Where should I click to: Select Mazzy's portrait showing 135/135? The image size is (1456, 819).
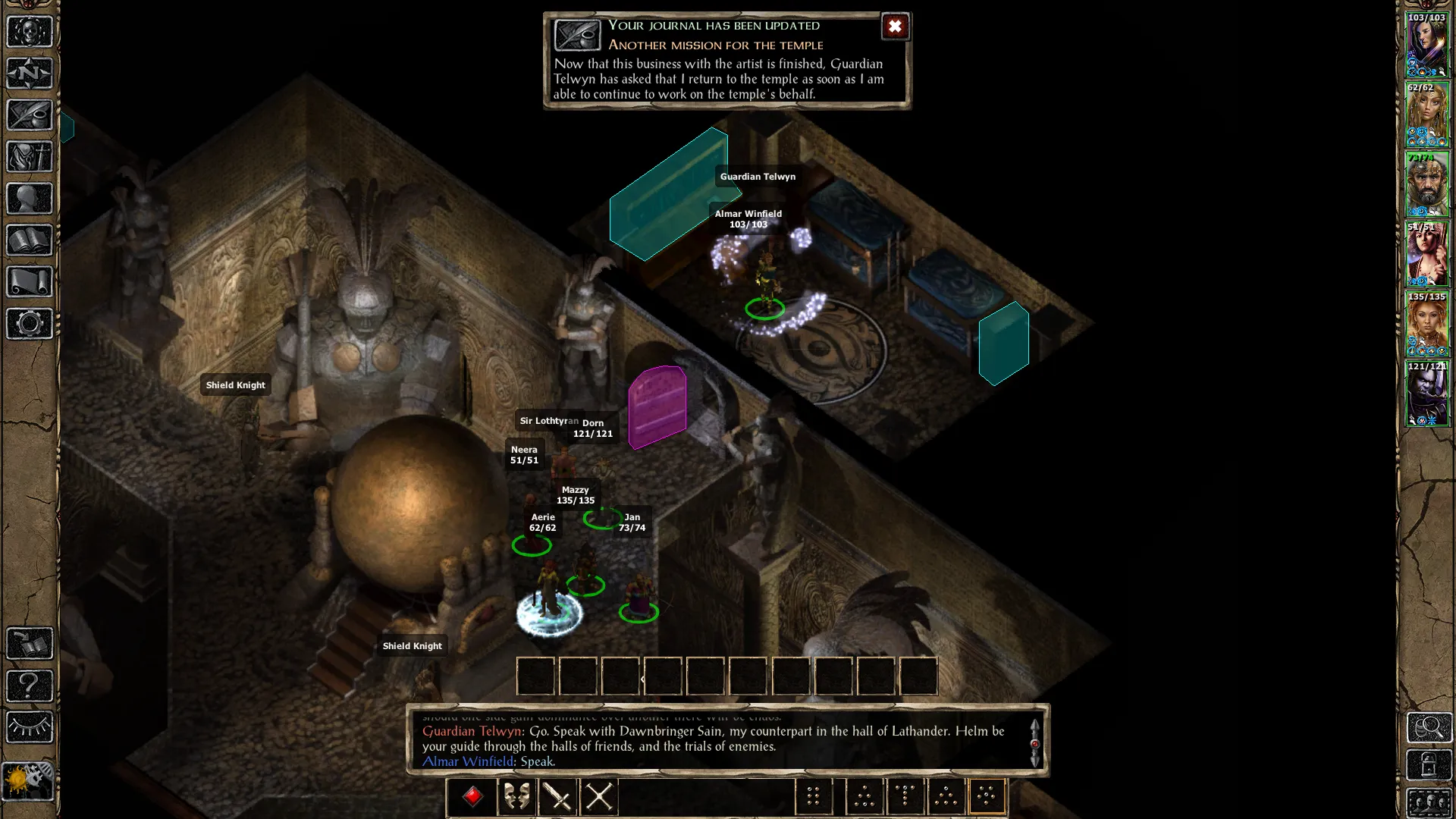click(x=1427, y=324)
